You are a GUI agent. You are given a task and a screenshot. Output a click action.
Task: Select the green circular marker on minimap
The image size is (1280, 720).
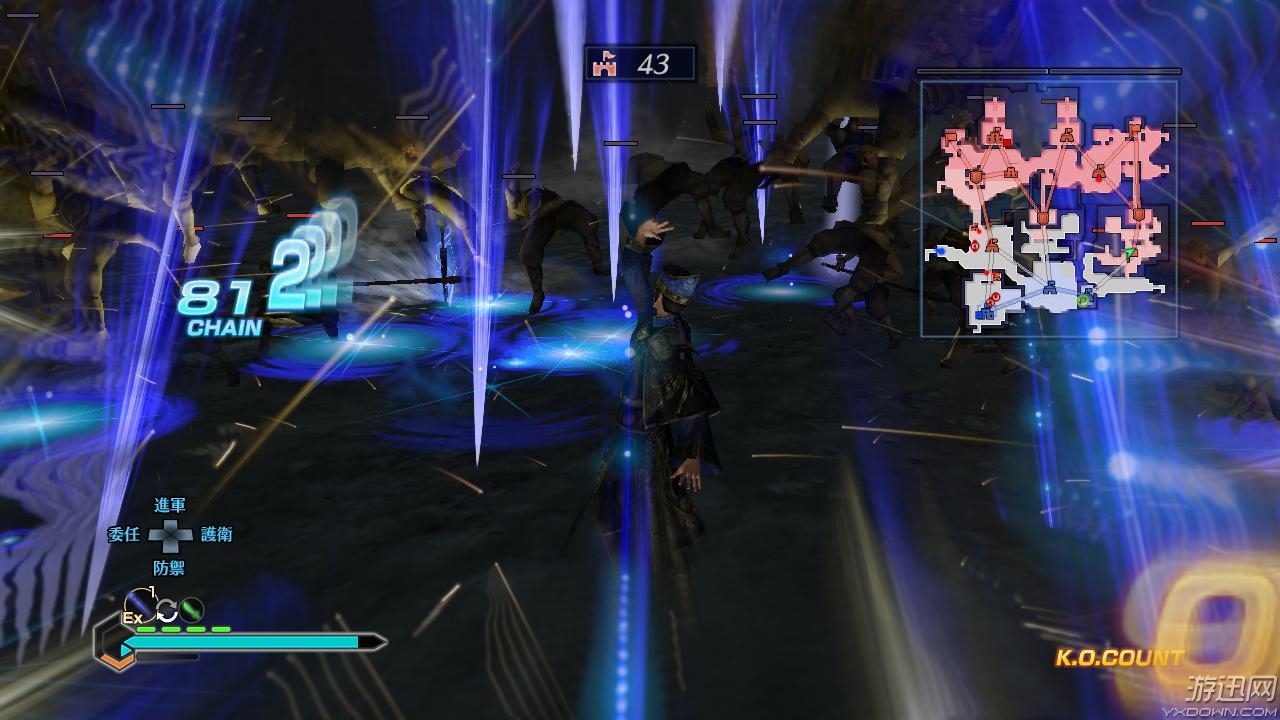pyautogui.click(x=1083, y=299)
